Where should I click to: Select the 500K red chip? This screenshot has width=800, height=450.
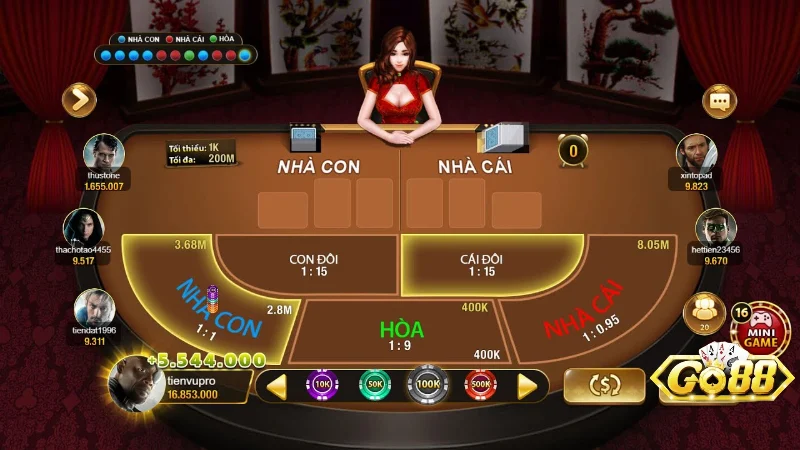[479, 384]
